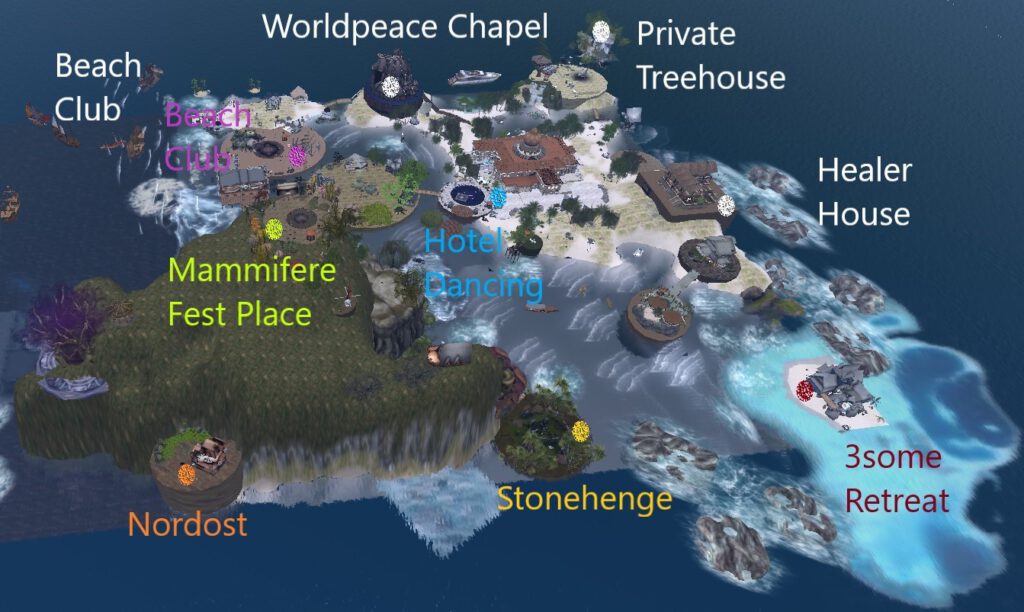Click the purple Beach Club marker

tap(297, 156)
